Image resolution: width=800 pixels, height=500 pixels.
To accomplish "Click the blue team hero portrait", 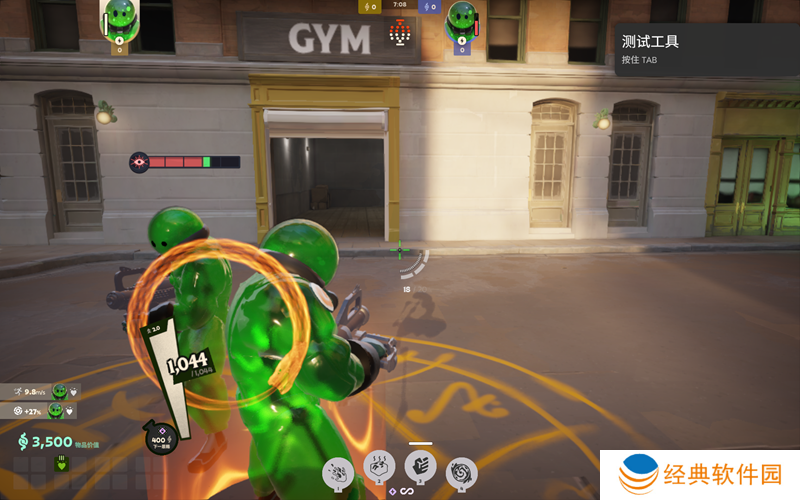I will [x=461, y=20].
